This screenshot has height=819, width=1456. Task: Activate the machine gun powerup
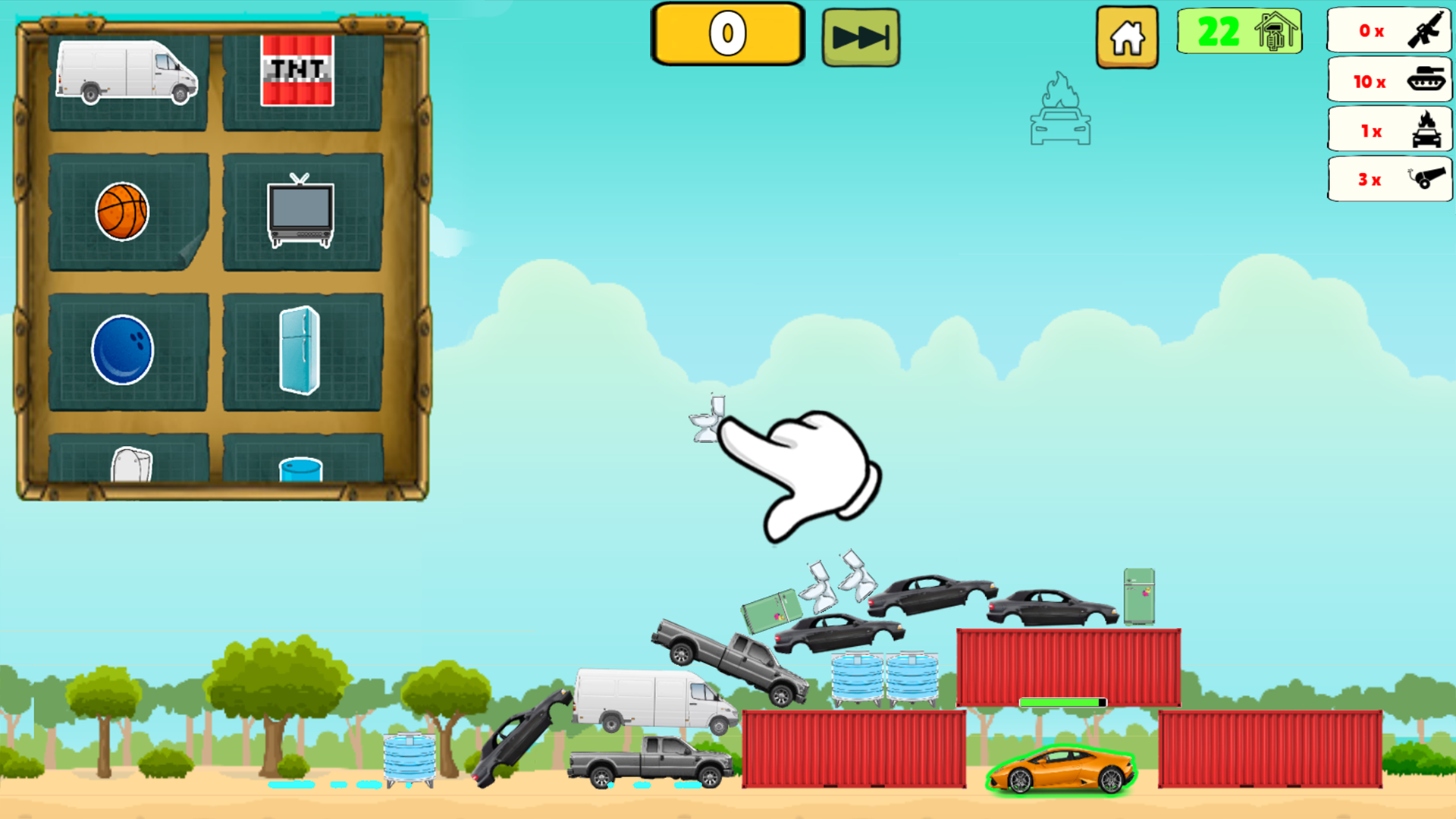click(x=1389, y=32)
